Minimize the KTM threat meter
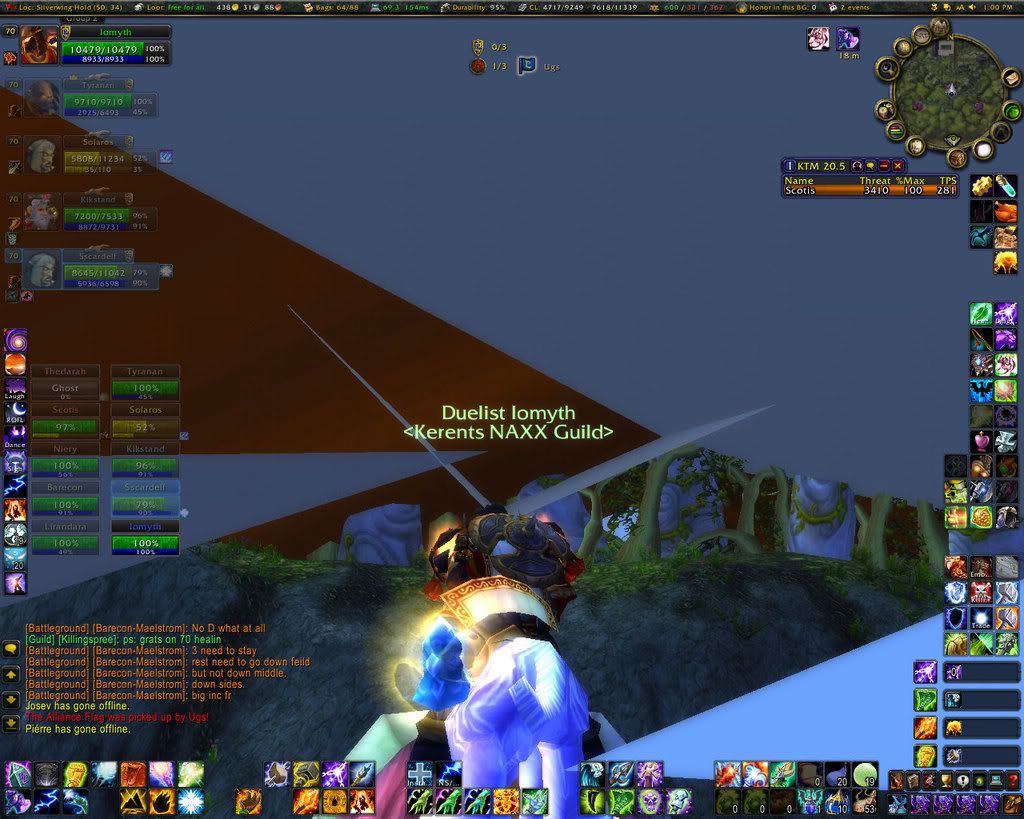Screen dimensions: 1024x819 click(x=884, y=165)
